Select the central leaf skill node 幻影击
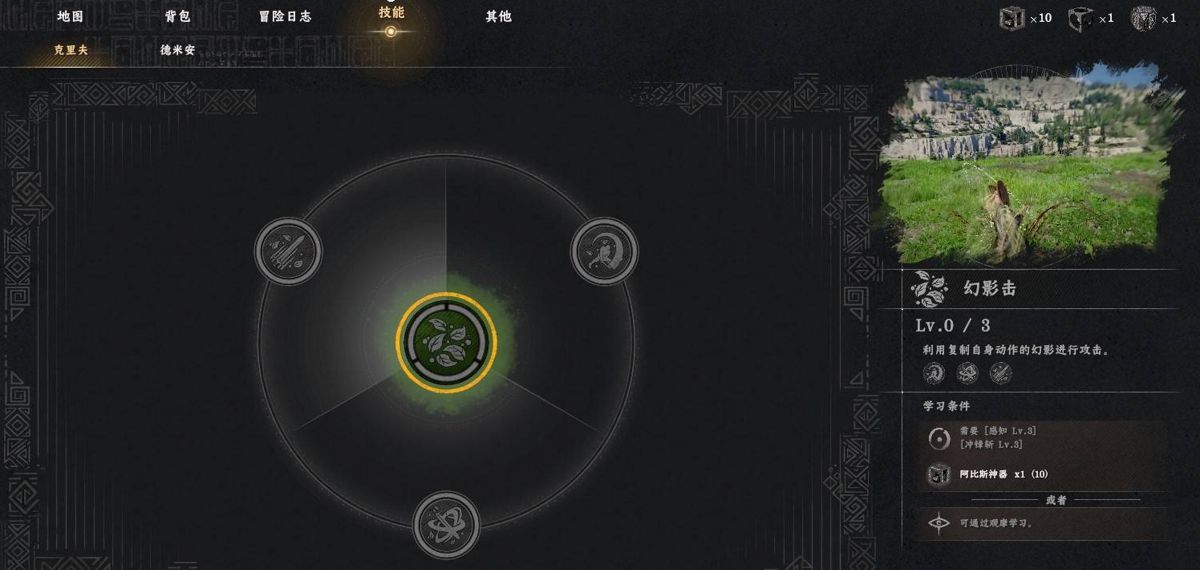This screenshot has width=1200, height=570. click(445, 342)
